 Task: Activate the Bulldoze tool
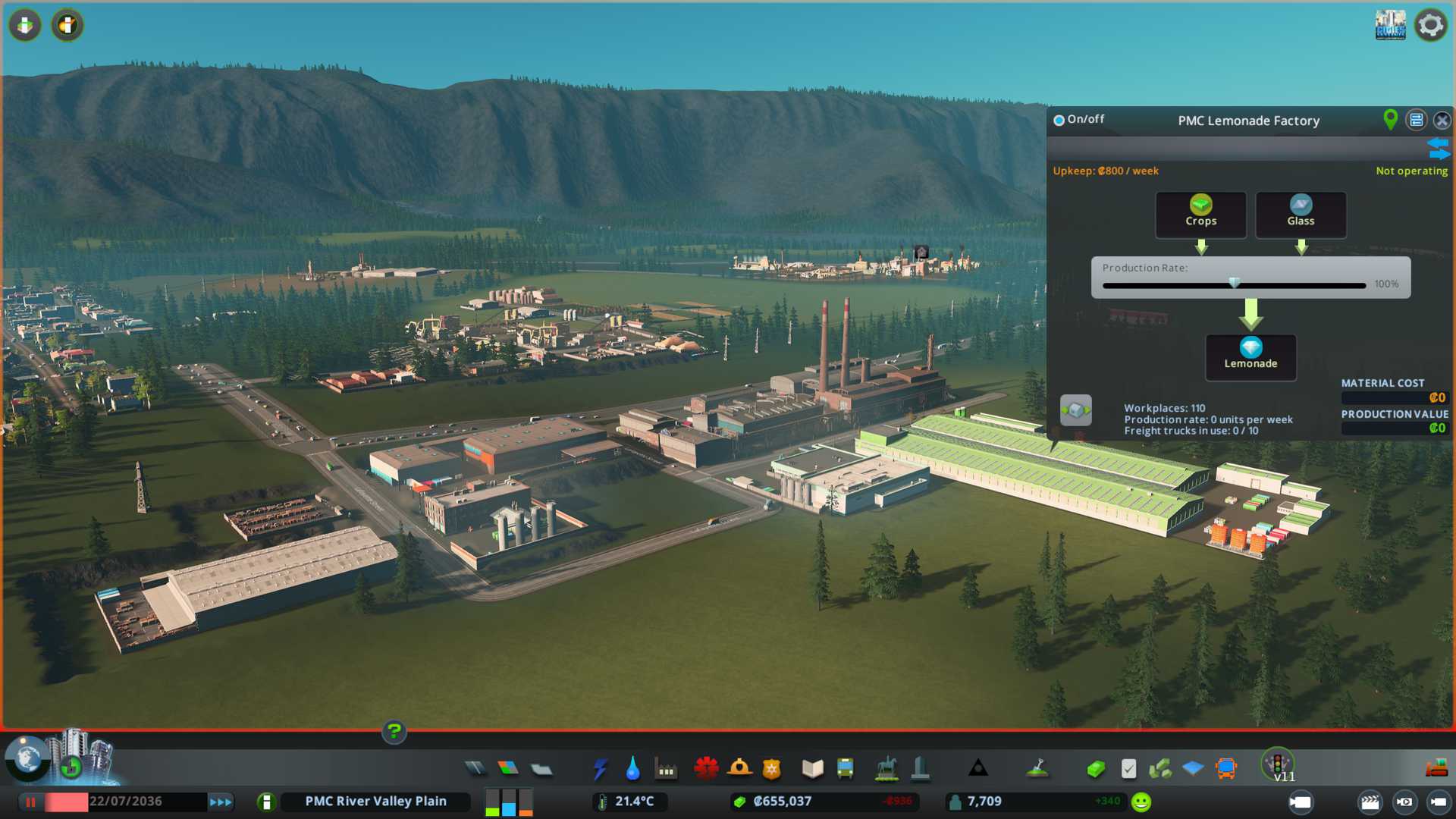(1436, 769)
